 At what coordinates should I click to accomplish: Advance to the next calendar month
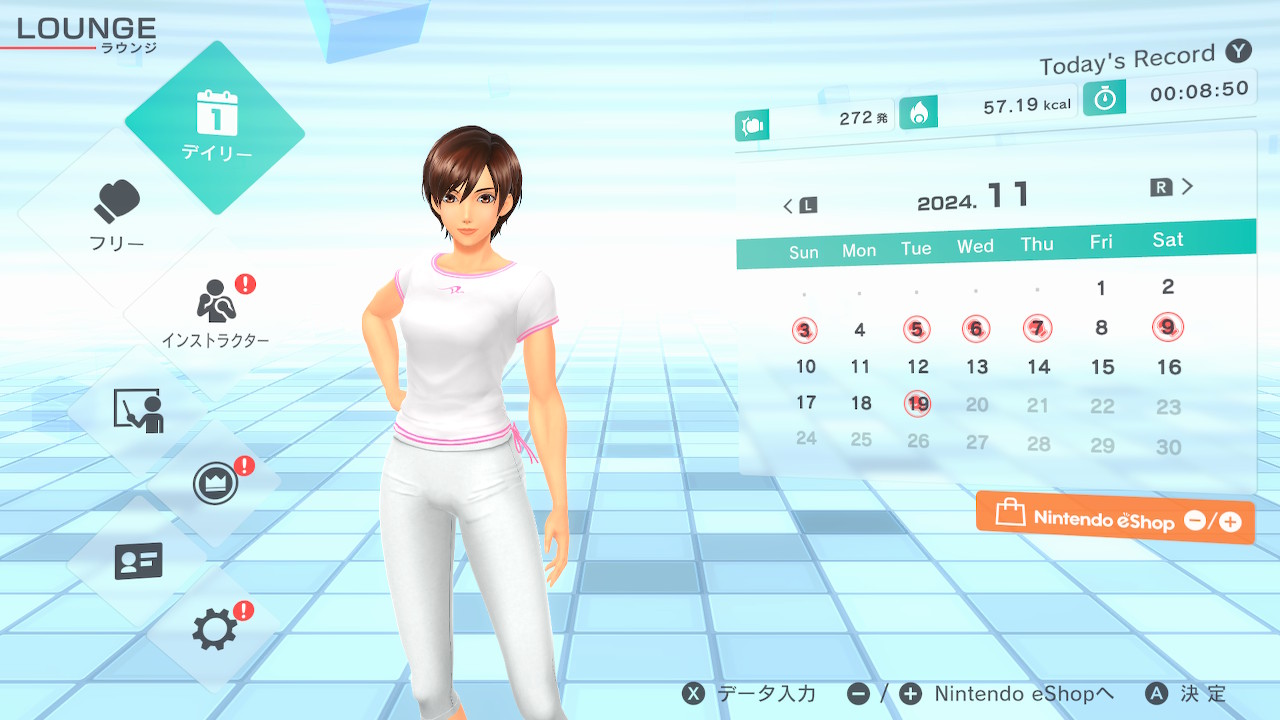click(1173, 187)
